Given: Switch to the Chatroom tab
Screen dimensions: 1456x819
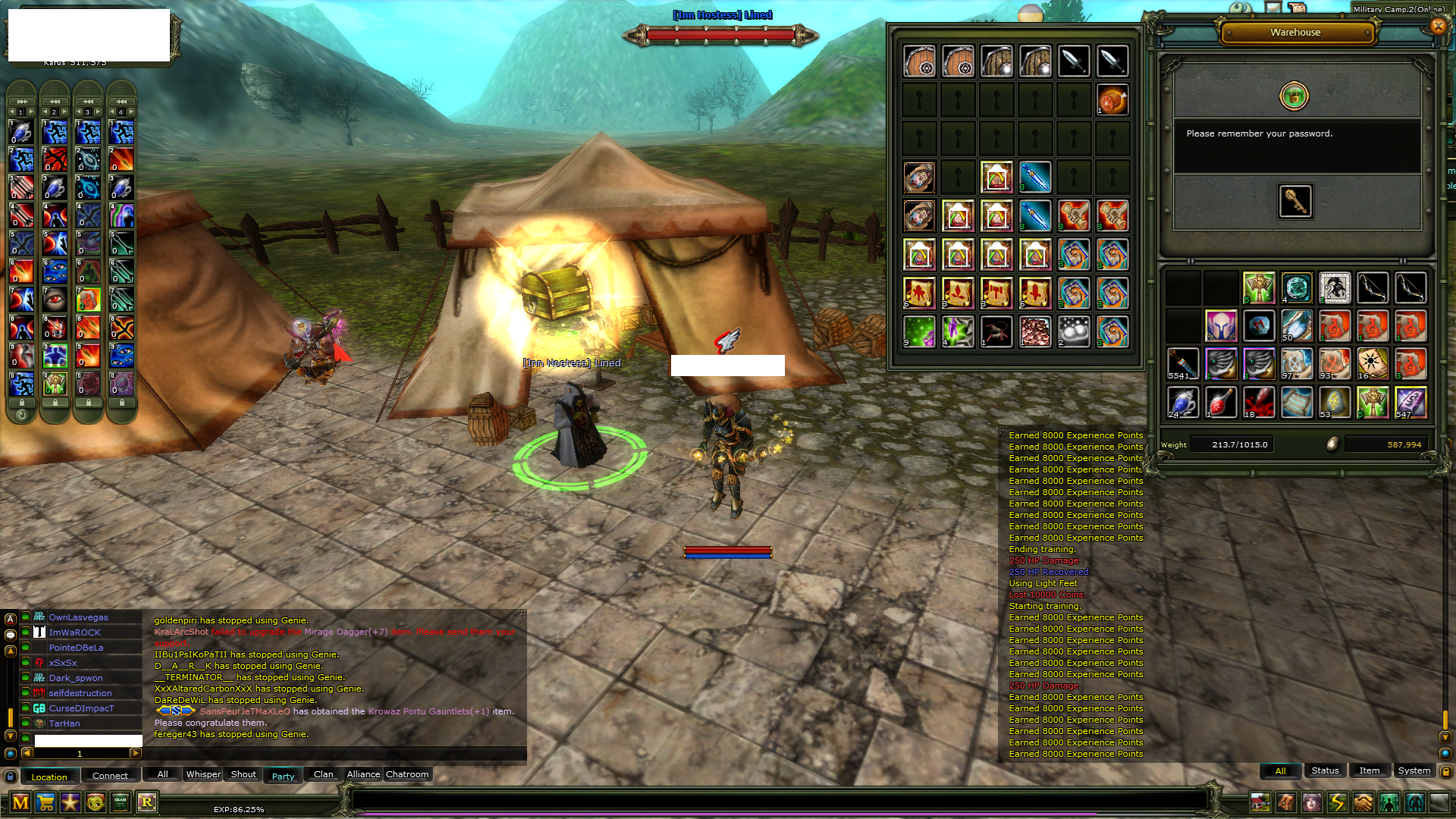Looking at the screenshot, I should 407,774.
